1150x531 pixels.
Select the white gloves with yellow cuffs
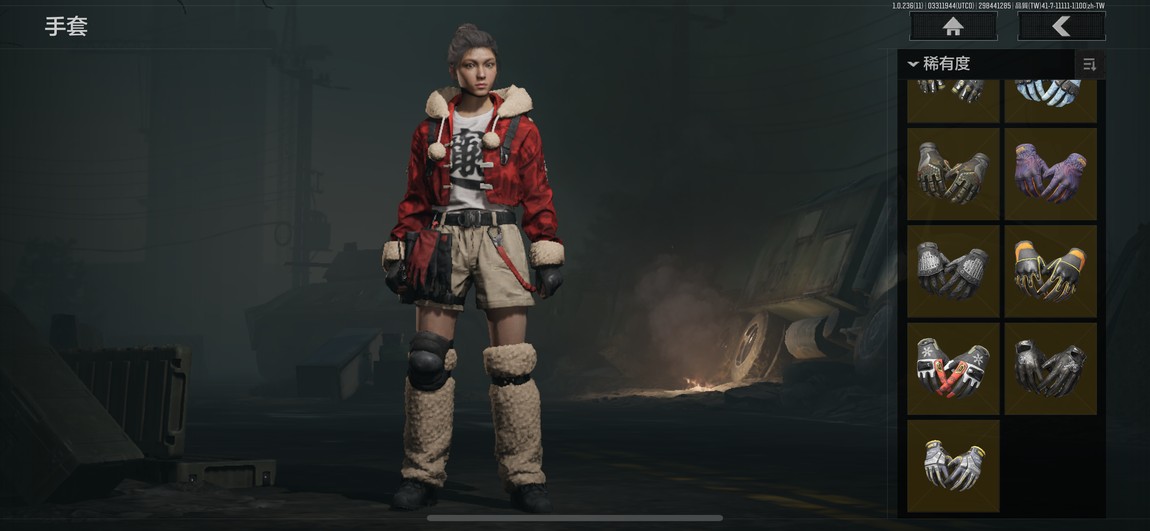coord(953,465)
